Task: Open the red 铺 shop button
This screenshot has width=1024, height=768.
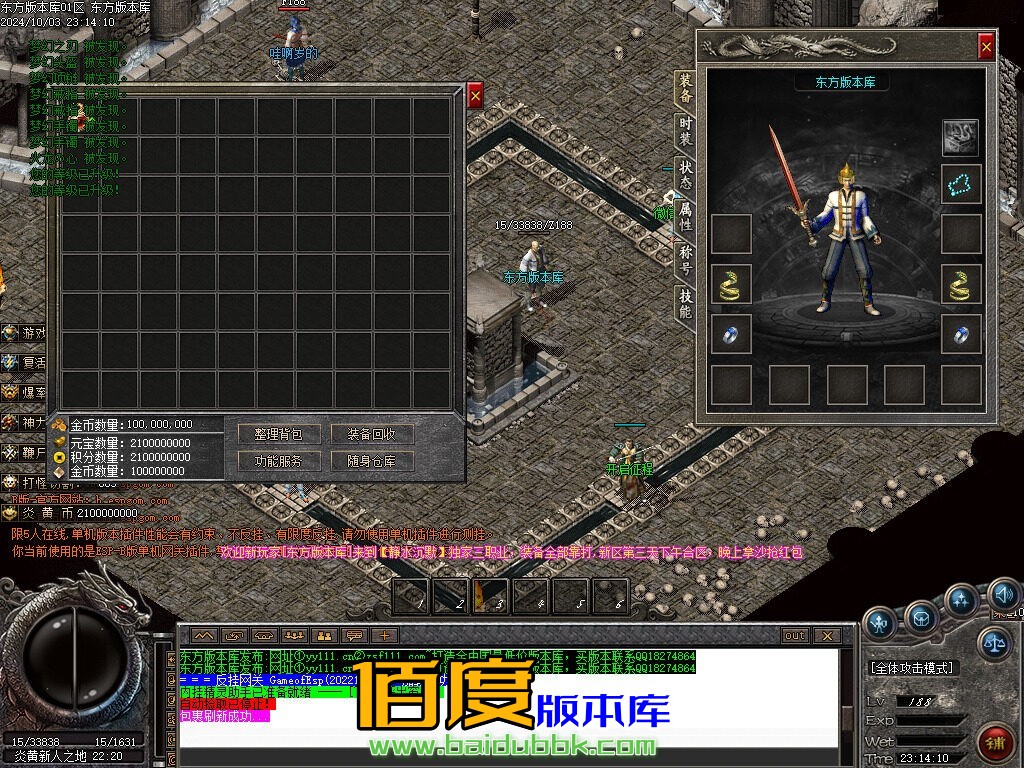Action: click(x=995, y=743)
